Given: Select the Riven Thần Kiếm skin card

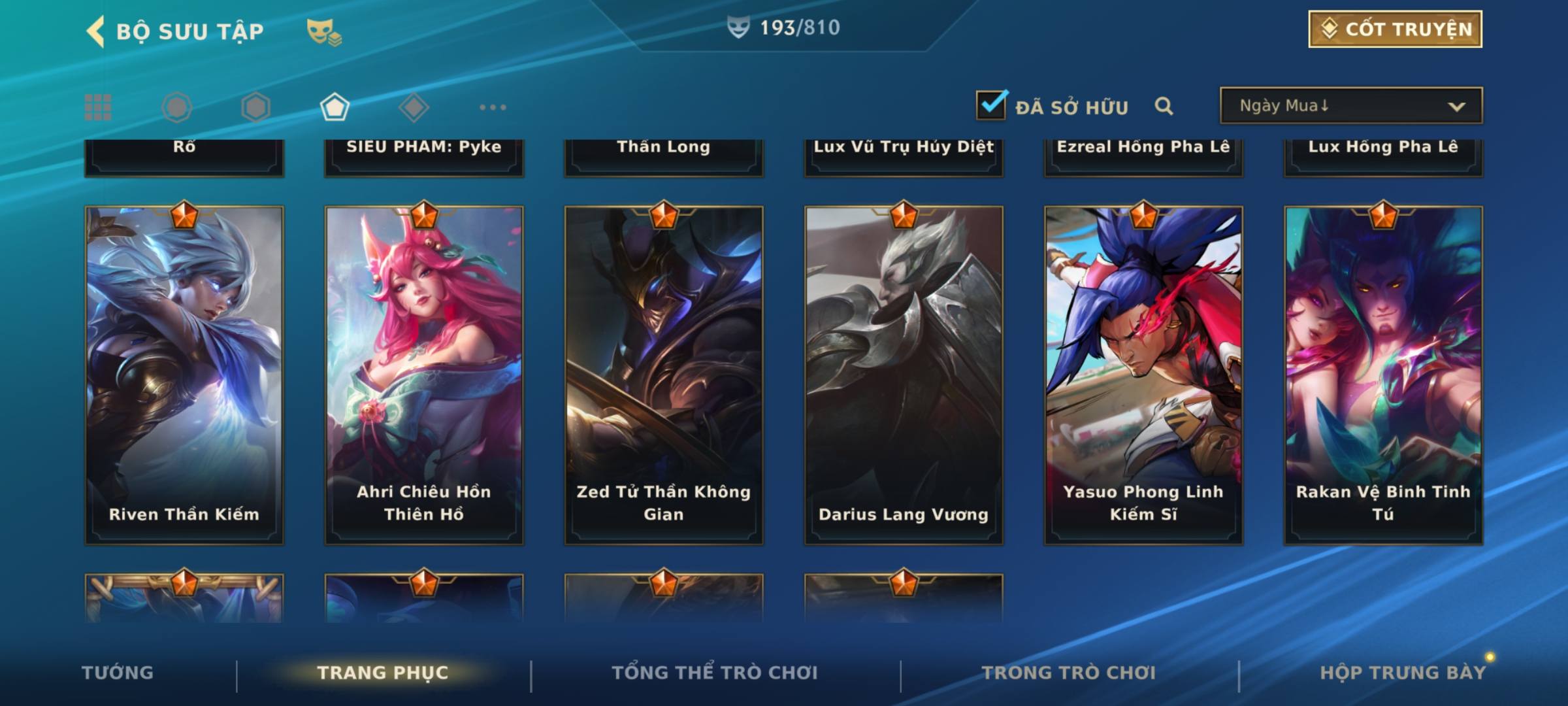Looking at the screenshot, I should (x=184, y=375).
